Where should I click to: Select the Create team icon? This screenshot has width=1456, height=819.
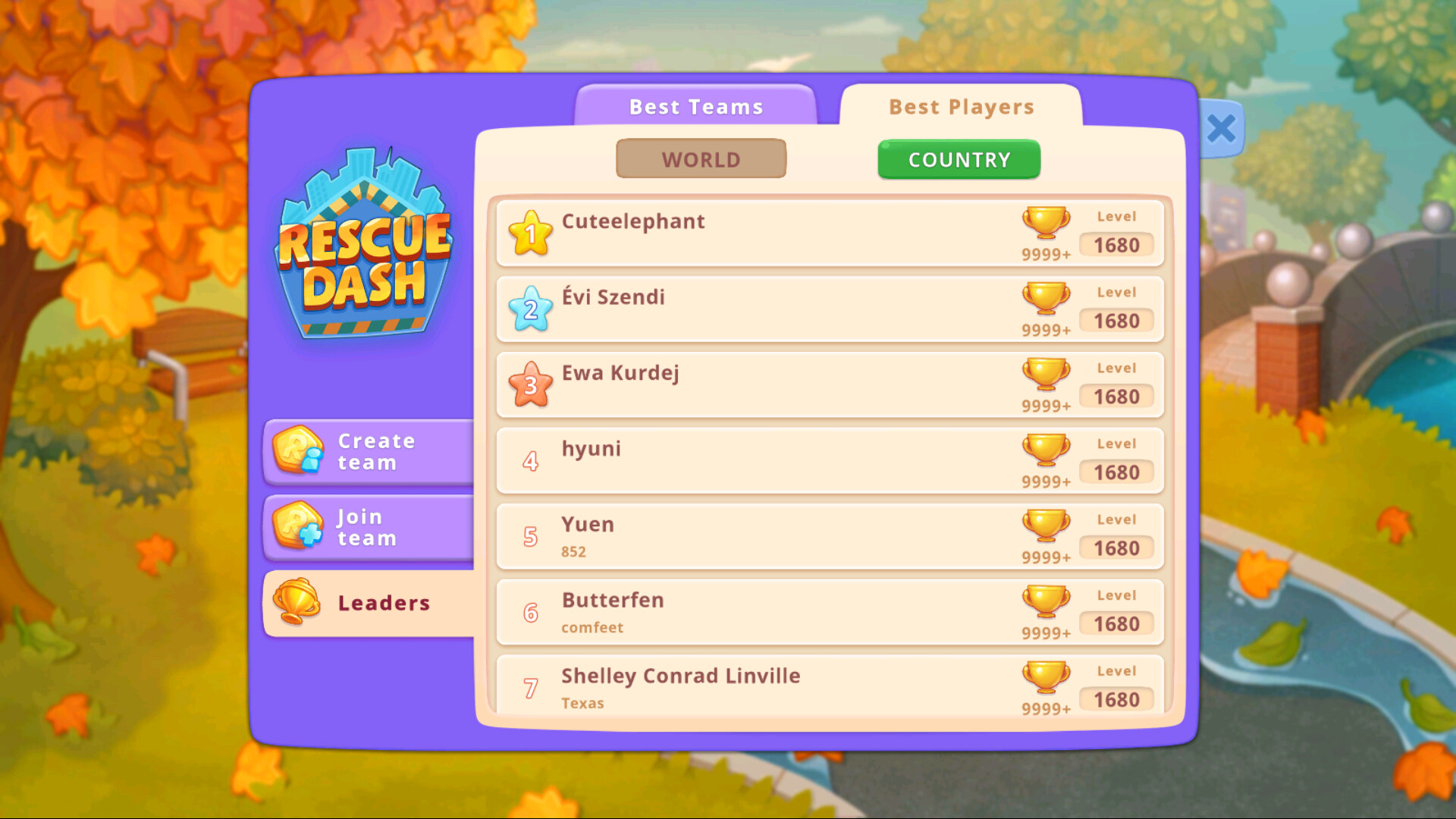tap(296, 451)
